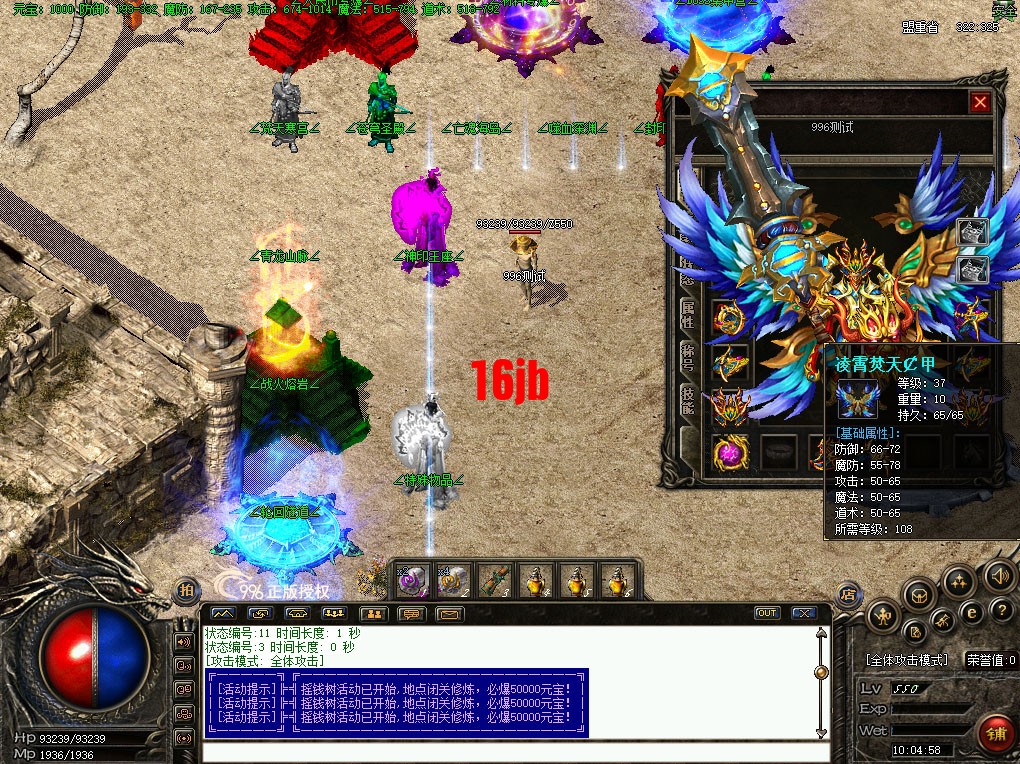The image size is (1020, 764).
Task: Click the 拍 auction button
Action: 187,591
